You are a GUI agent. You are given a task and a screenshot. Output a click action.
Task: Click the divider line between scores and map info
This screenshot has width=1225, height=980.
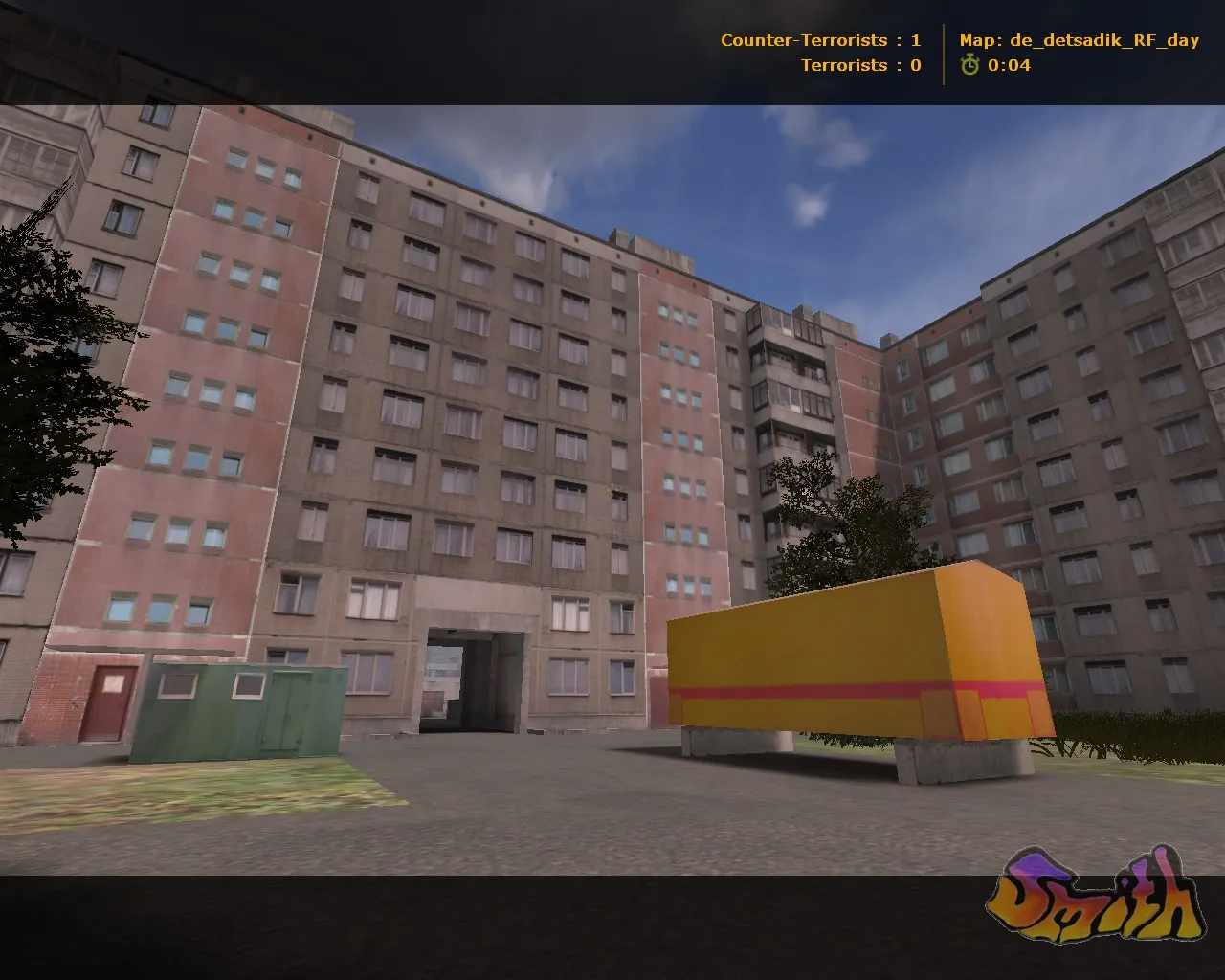(943, 53)
